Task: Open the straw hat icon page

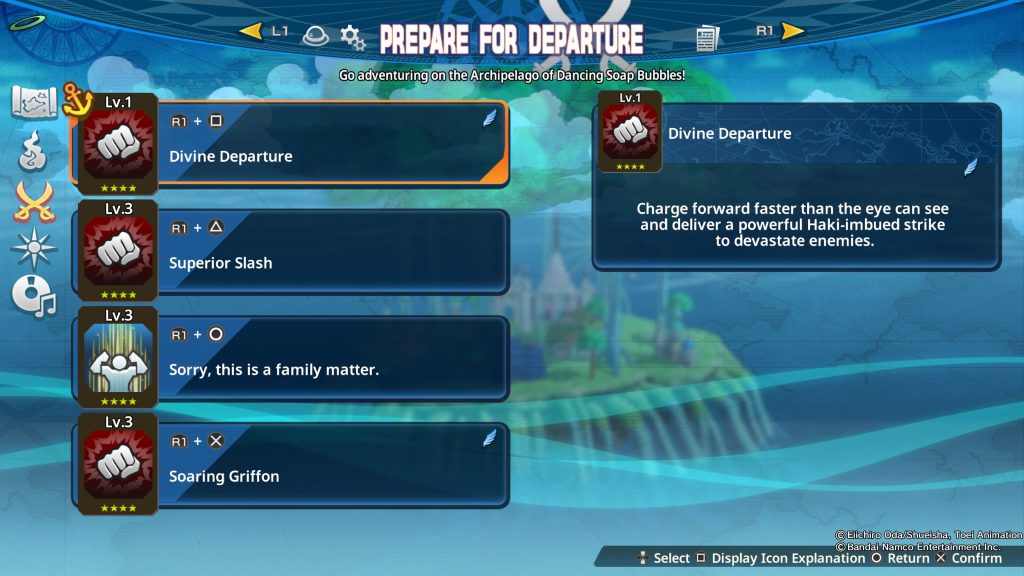Action: coord(314,35)
